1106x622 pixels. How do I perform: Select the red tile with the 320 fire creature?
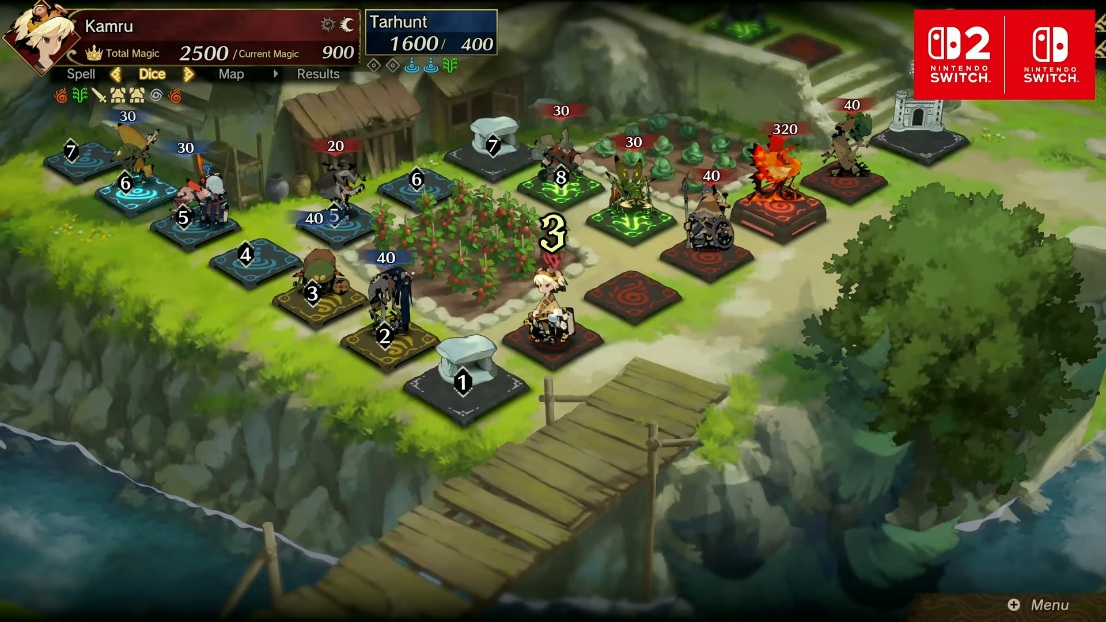(778, 205)
